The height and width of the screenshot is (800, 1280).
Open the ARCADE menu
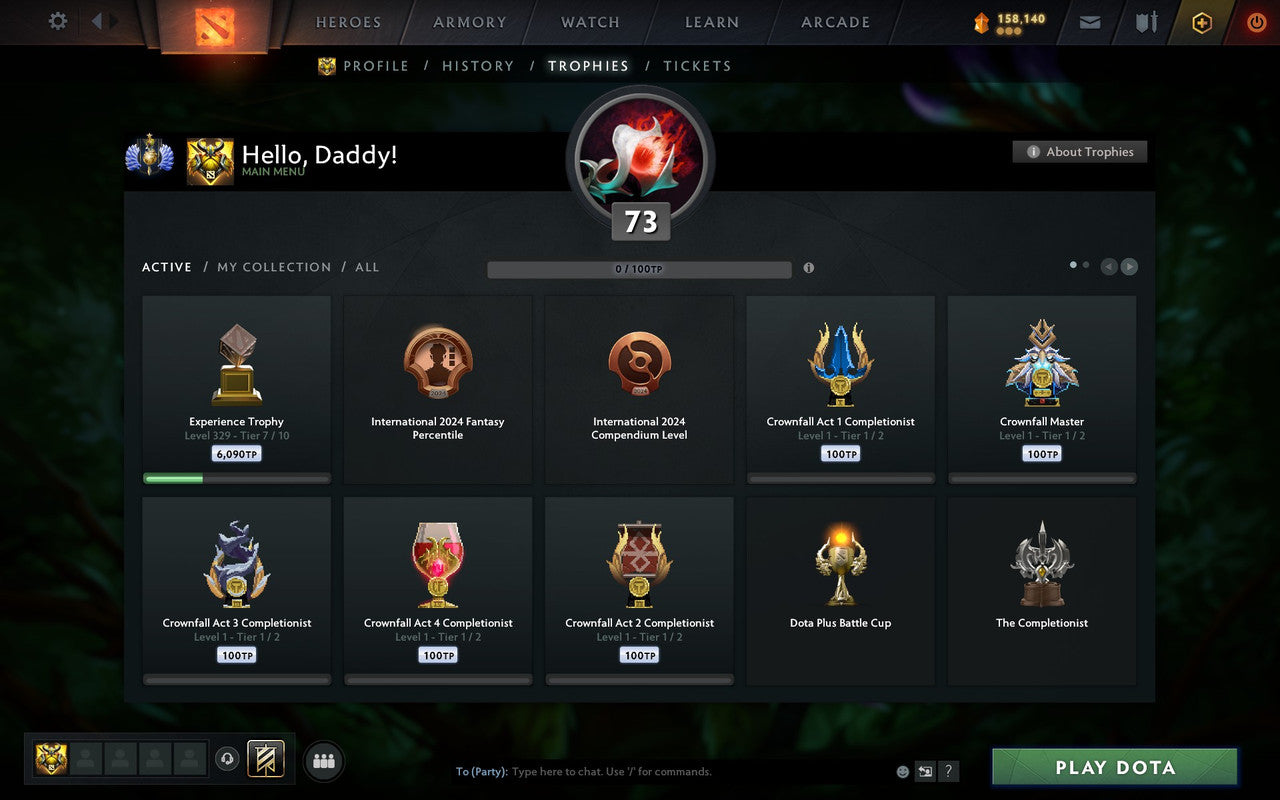(x=835, y=22)
